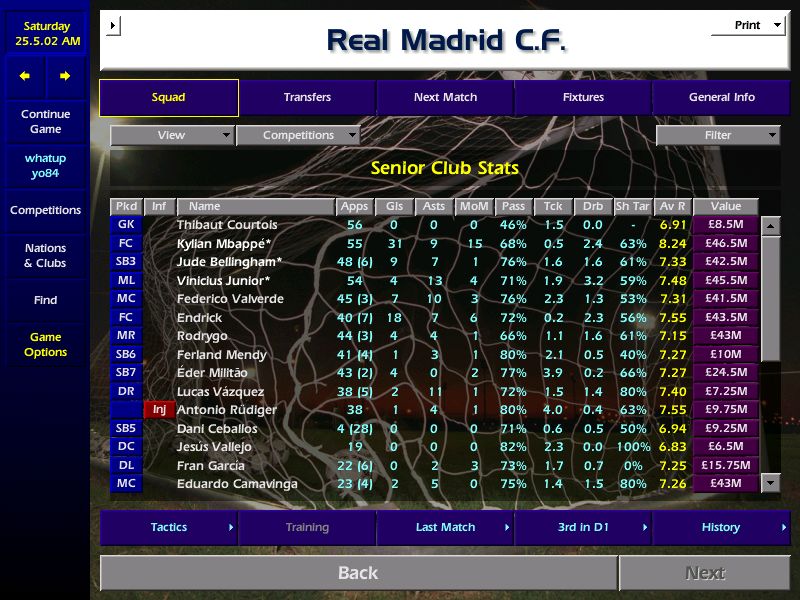
Task: Open the Filter dropdown
Action: click(x=718, y=135)
